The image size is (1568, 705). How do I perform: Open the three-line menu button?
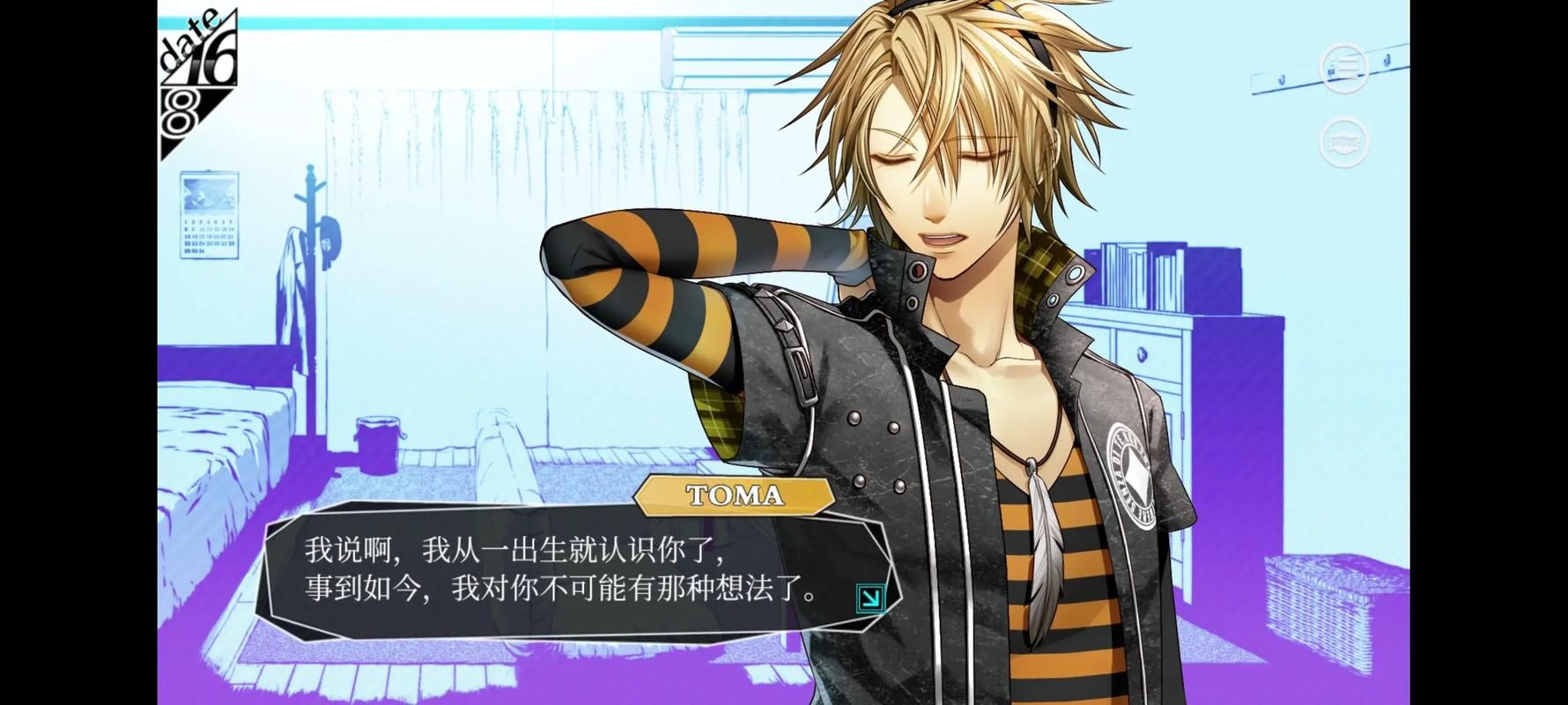[x=1343, y=67]
